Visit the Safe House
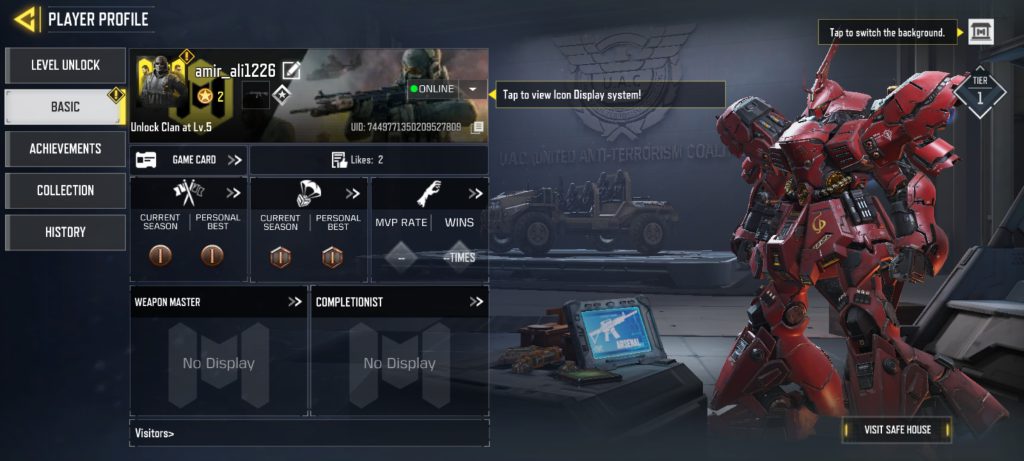Image resolution: width=1024 pixels, height=461 pixels. (897, 430)
